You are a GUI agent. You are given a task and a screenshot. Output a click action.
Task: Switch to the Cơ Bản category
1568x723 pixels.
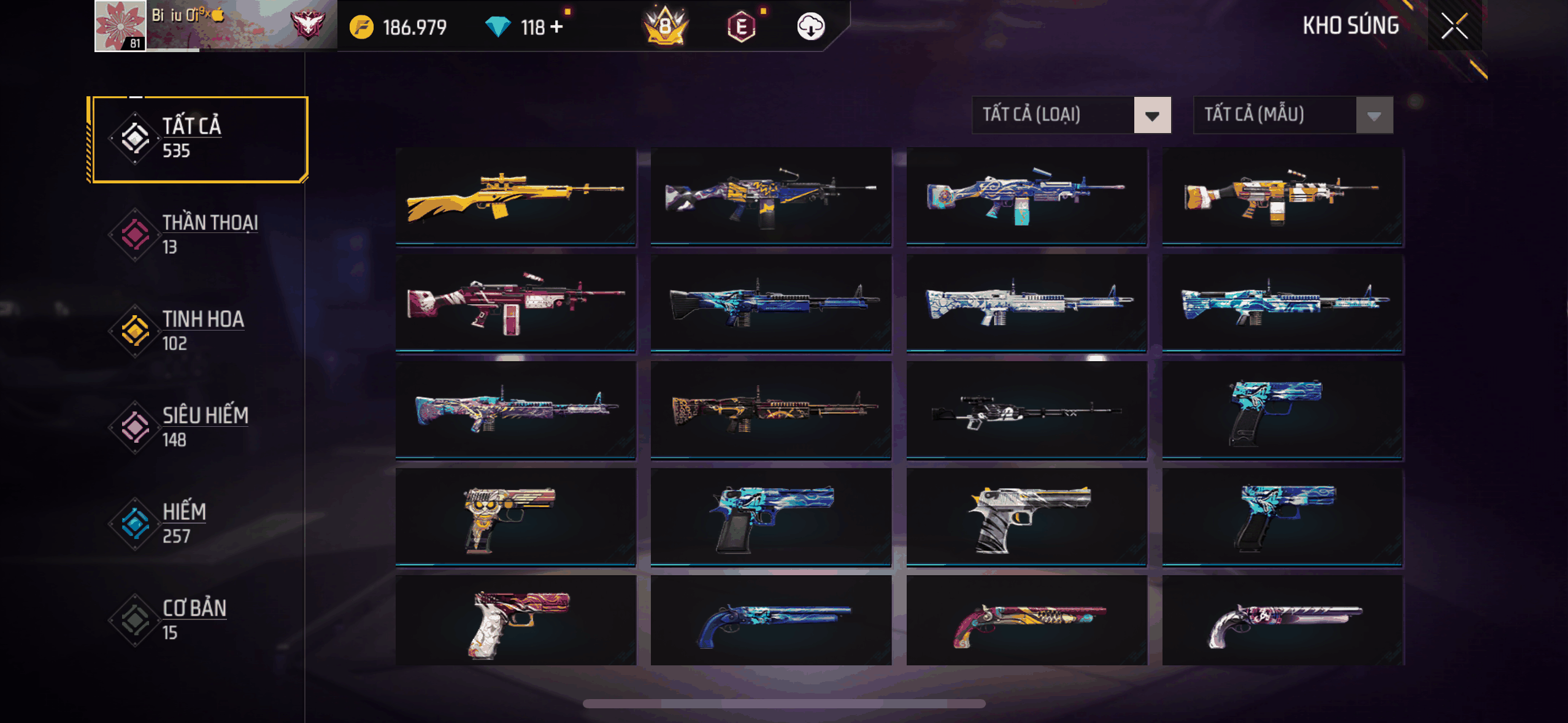click(196, 619)
